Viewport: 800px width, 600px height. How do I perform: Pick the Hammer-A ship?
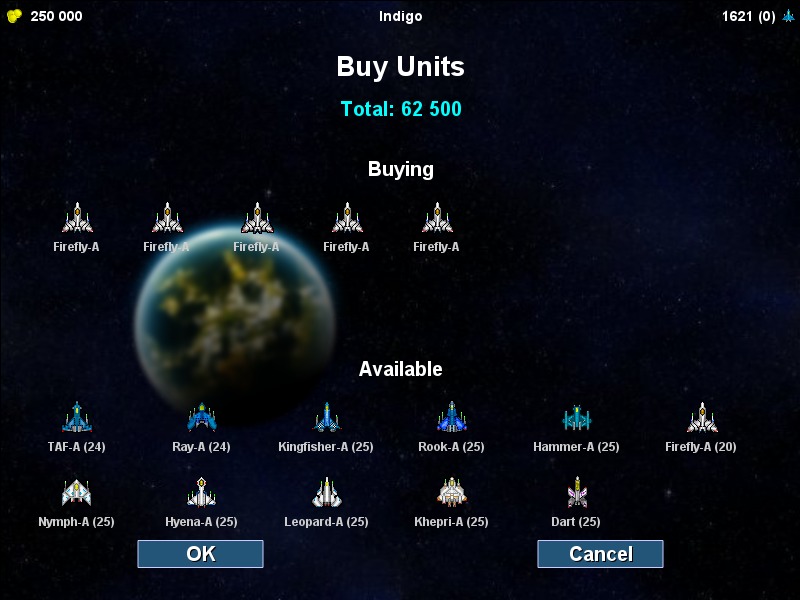click(576, 418)
